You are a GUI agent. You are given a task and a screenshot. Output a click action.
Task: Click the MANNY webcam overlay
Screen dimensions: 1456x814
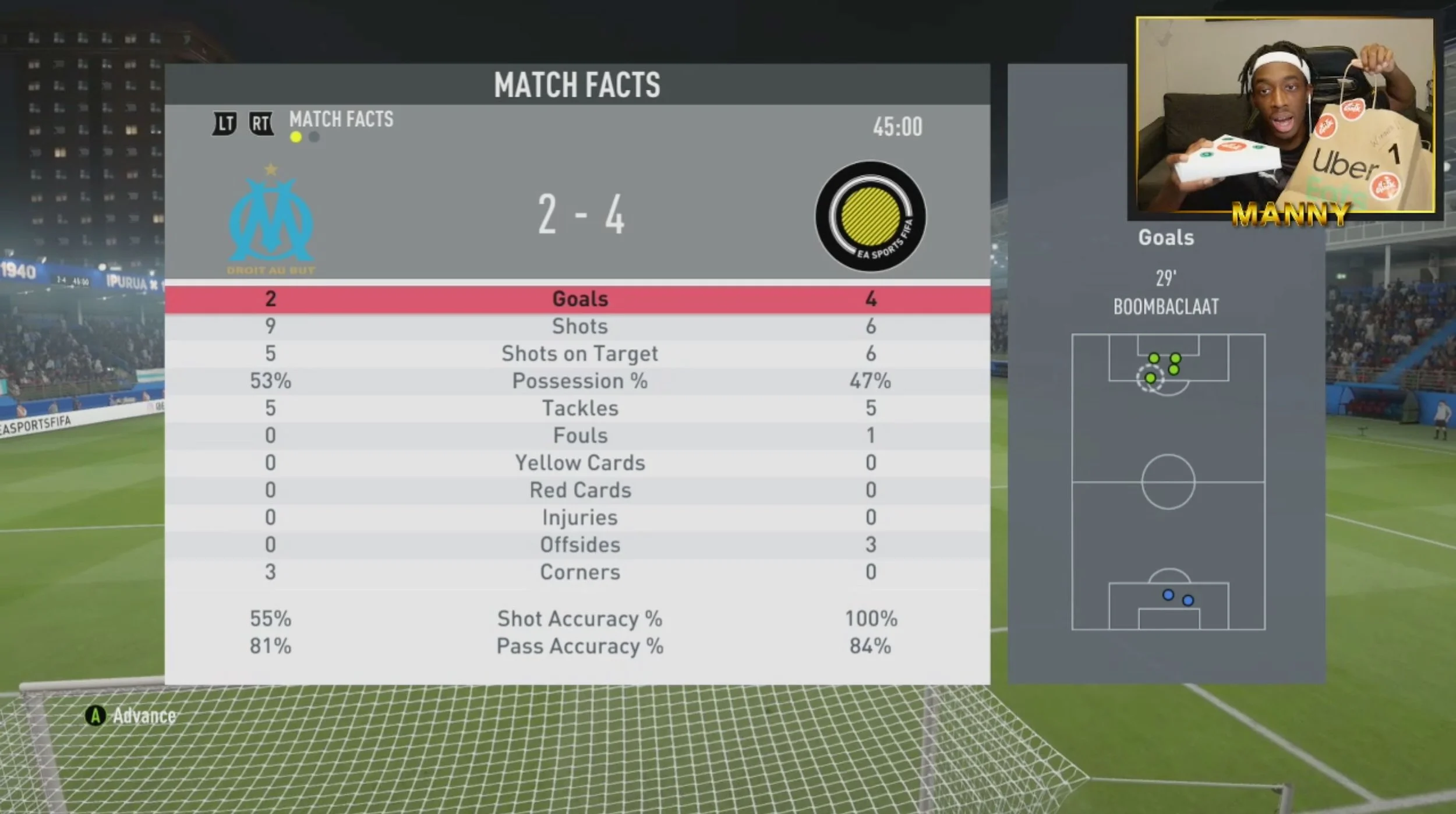point(1285,115)
